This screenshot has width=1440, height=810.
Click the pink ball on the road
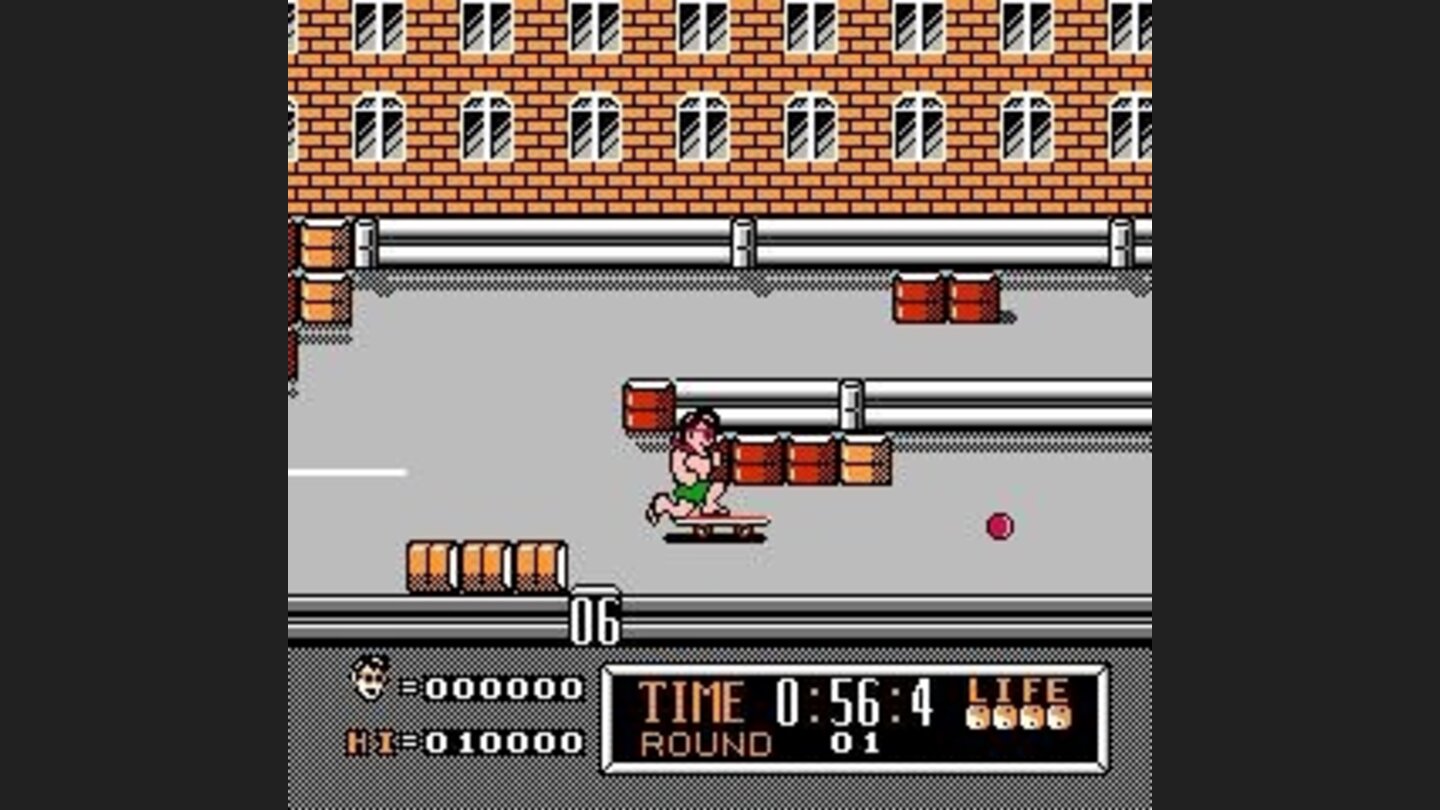[999, 527]
